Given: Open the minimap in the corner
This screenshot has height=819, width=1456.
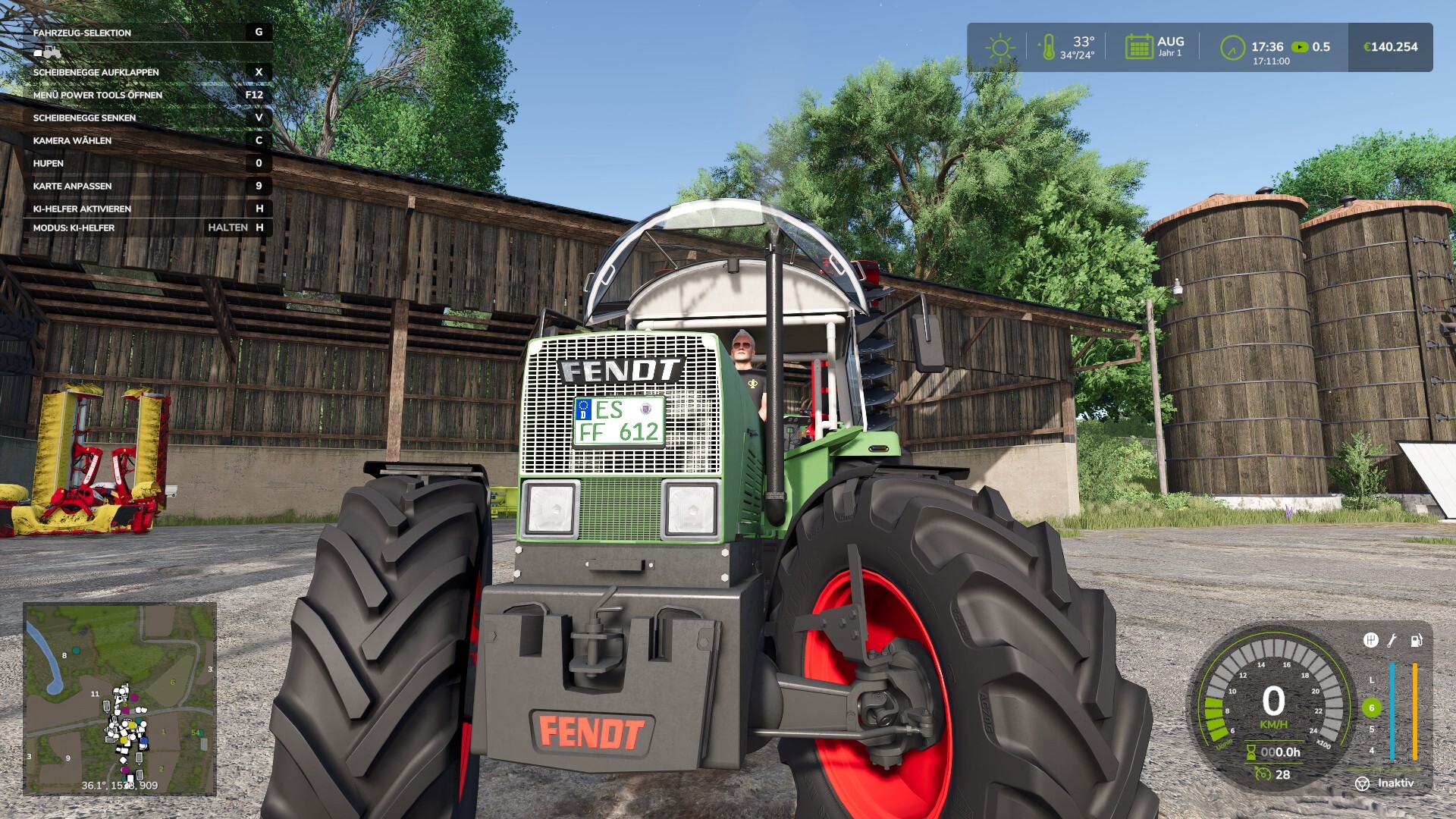Looking at the screenshot, I should click(120, 698).
